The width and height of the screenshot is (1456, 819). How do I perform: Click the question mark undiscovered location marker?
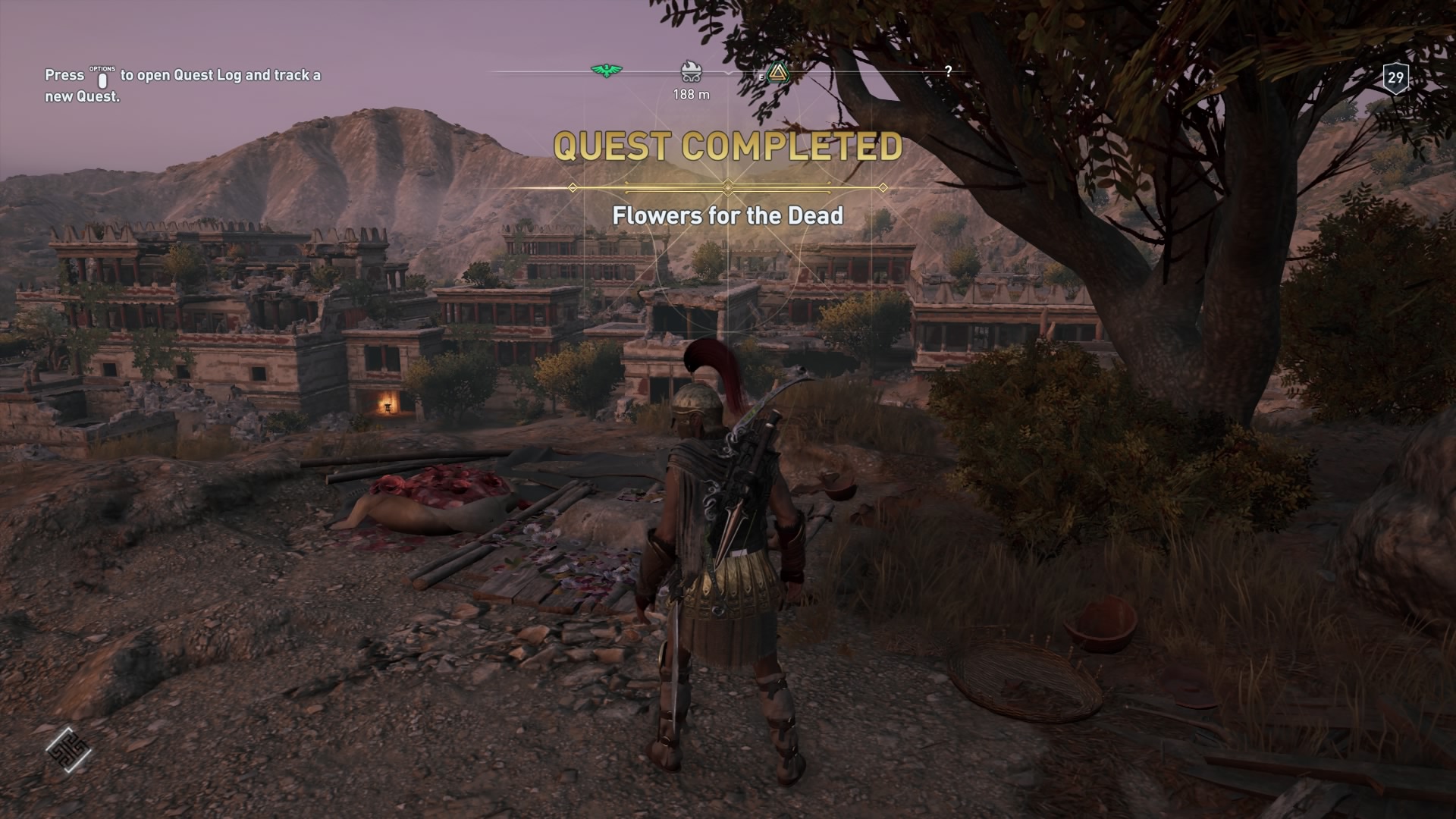click(x=949, y=71)
